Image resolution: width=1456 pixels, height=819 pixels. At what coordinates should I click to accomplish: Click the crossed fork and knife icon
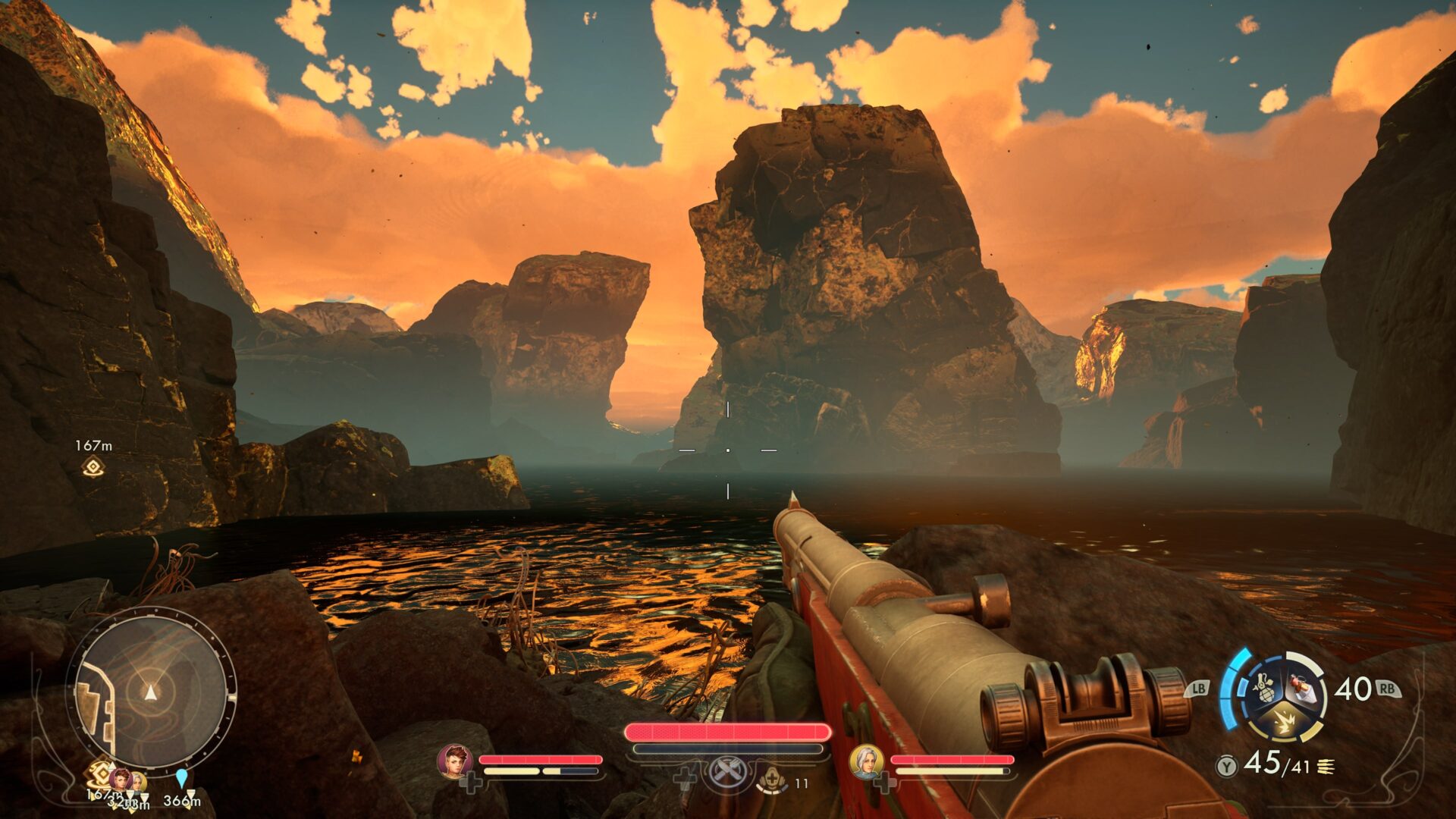726,774
